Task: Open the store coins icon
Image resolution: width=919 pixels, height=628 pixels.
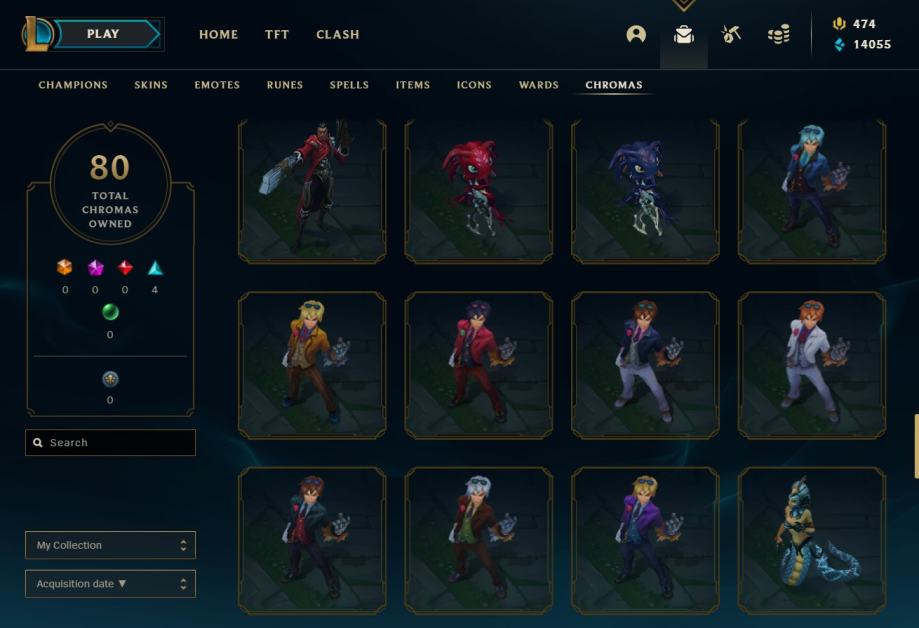Action: (x=778, y=34)
